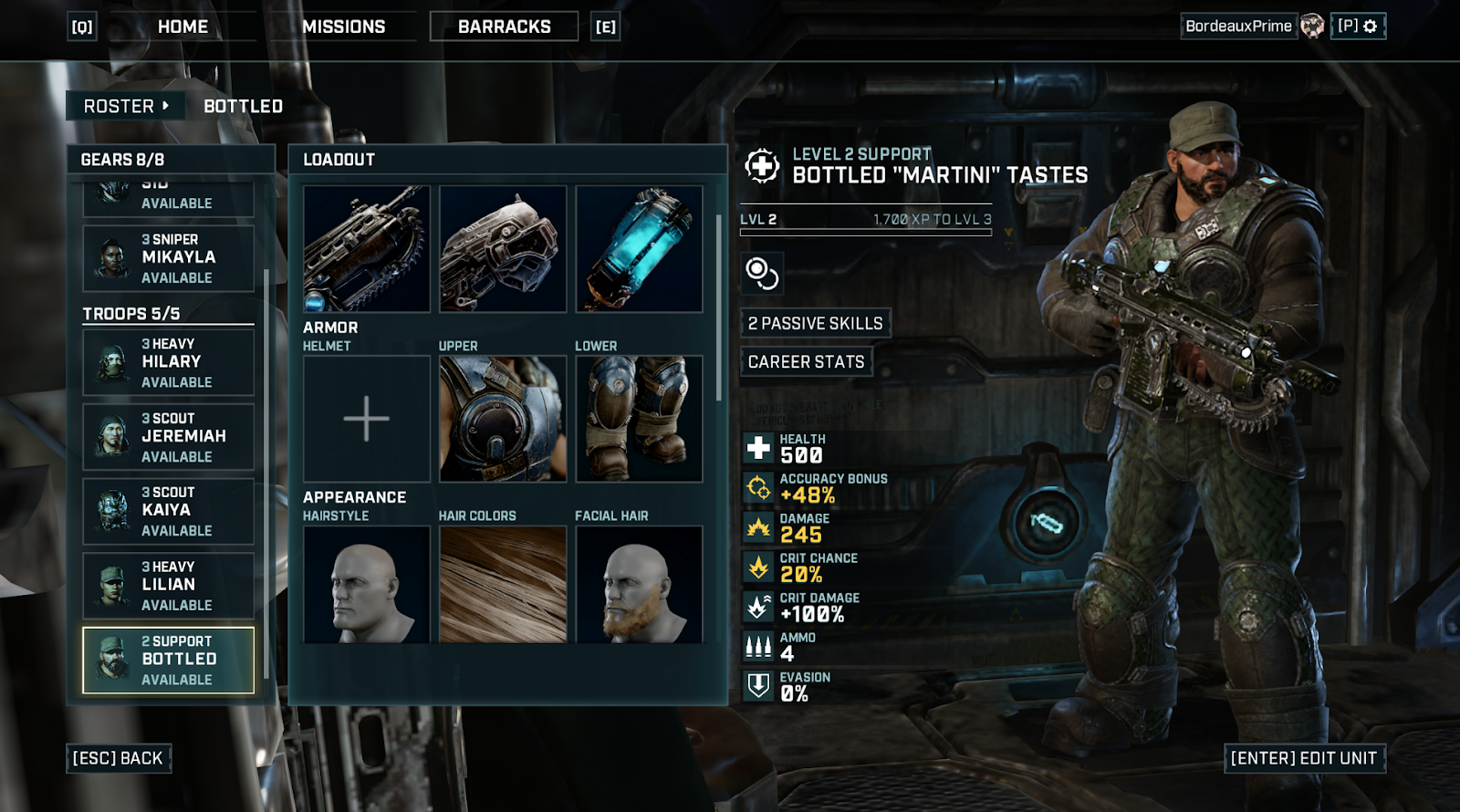Open Career Stats

tap(806, 362)
